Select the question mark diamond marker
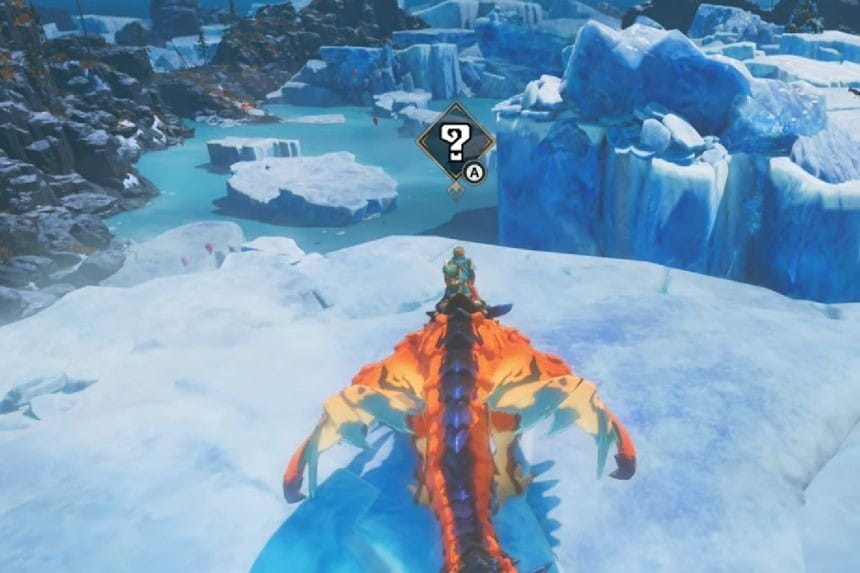This screenshot has width=860, height=573. (x=455, y=143)
